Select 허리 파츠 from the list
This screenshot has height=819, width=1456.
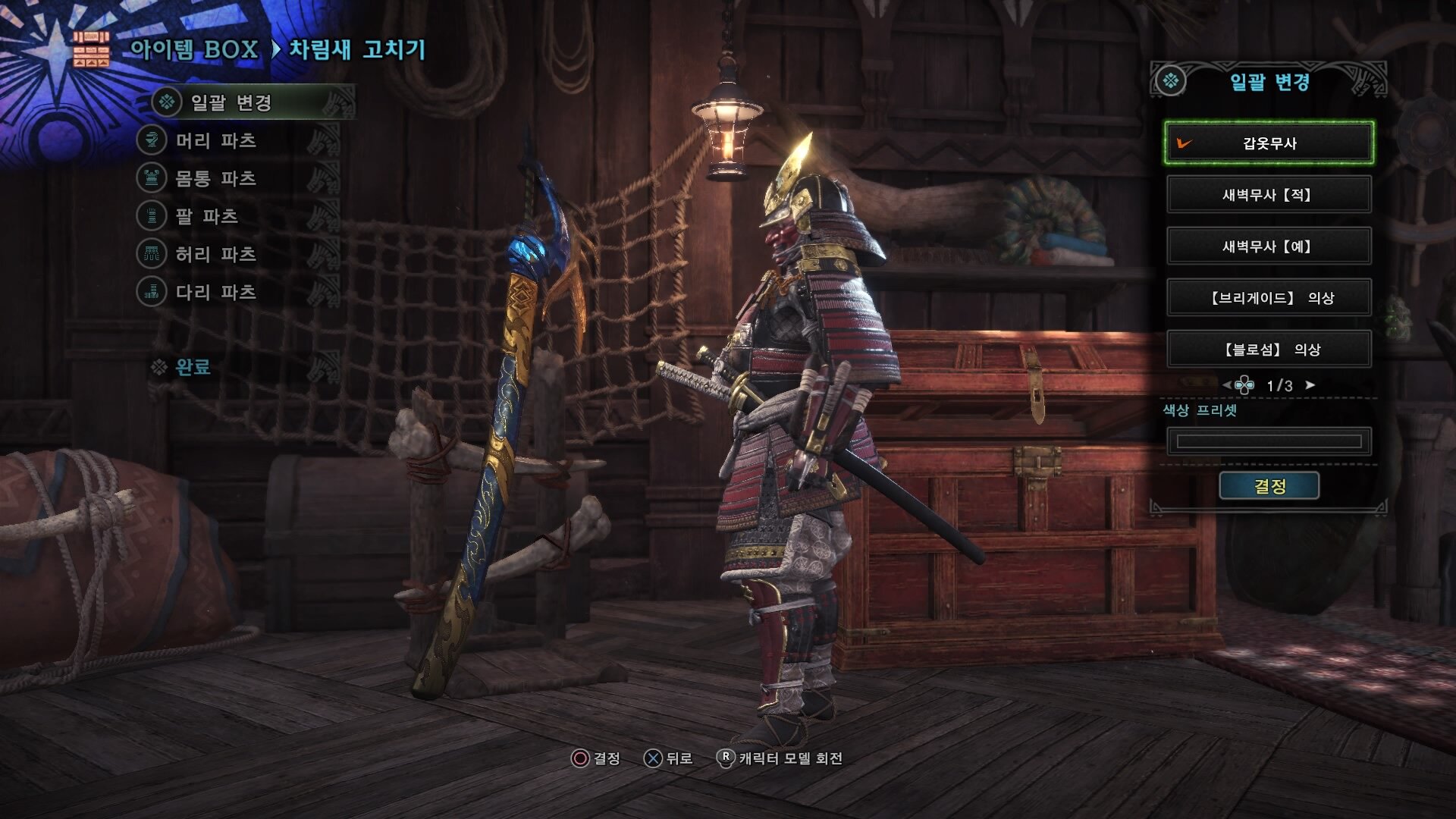215,254
